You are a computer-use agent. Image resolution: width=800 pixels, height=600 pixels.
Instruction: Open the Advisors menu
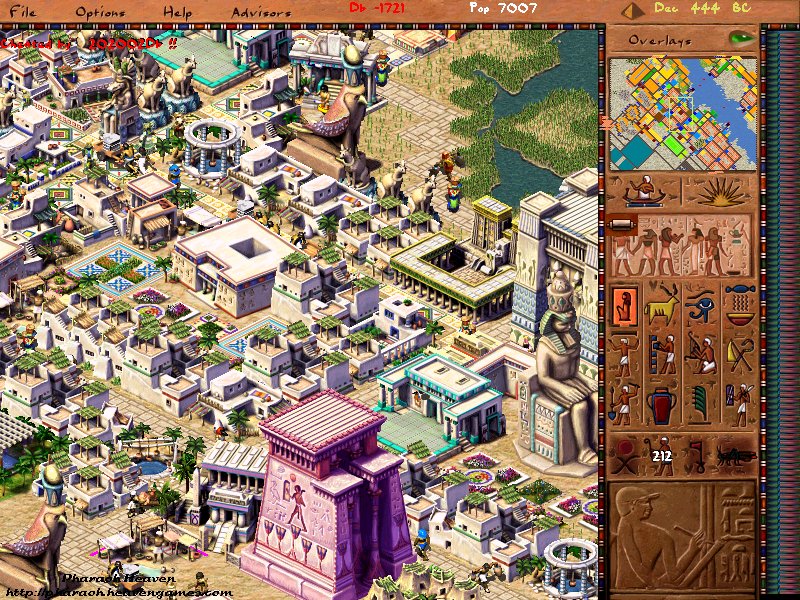pos(260,12)
